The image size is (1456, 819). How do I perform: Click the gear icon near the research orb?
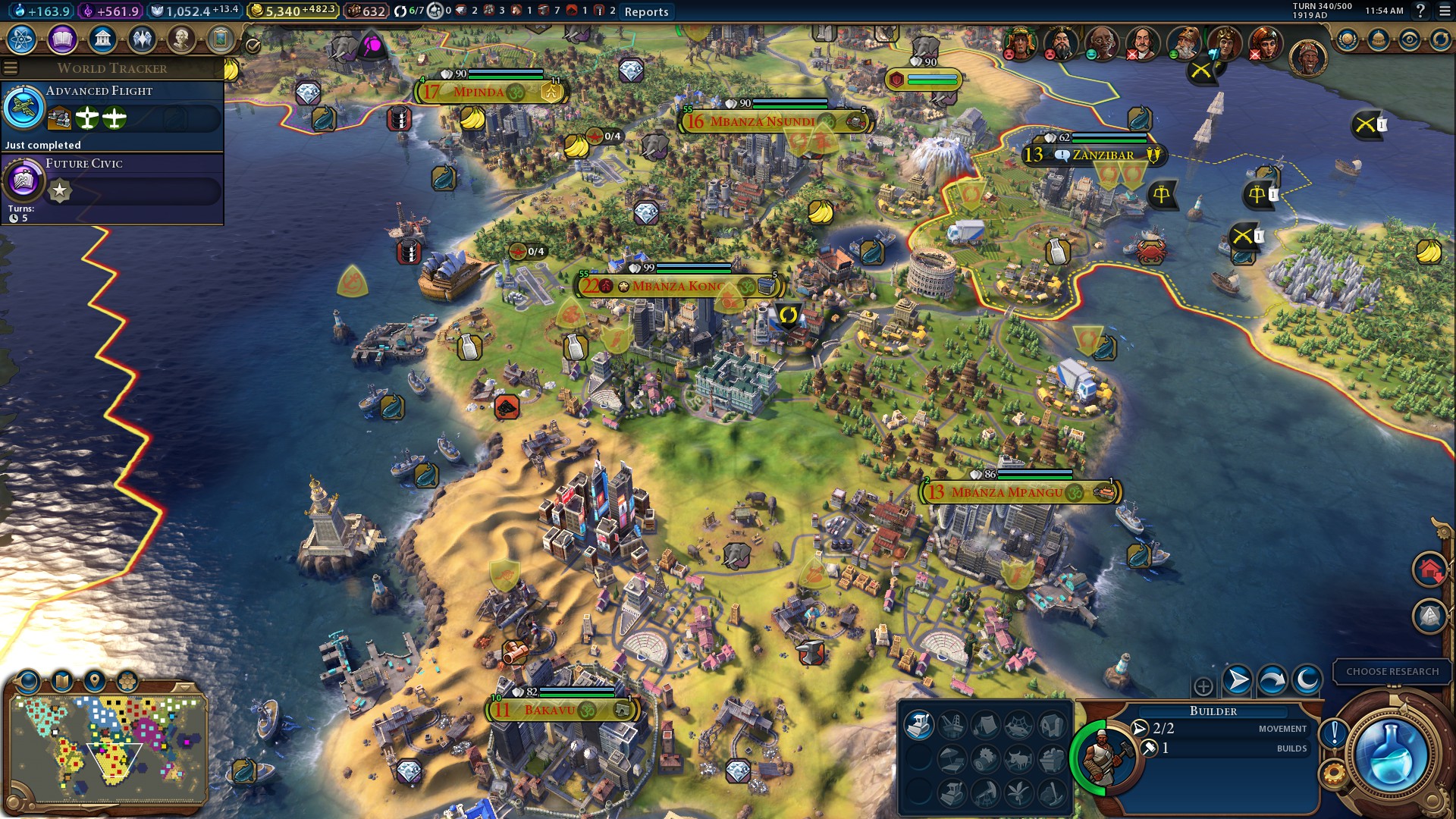(x=1333, y=771)
